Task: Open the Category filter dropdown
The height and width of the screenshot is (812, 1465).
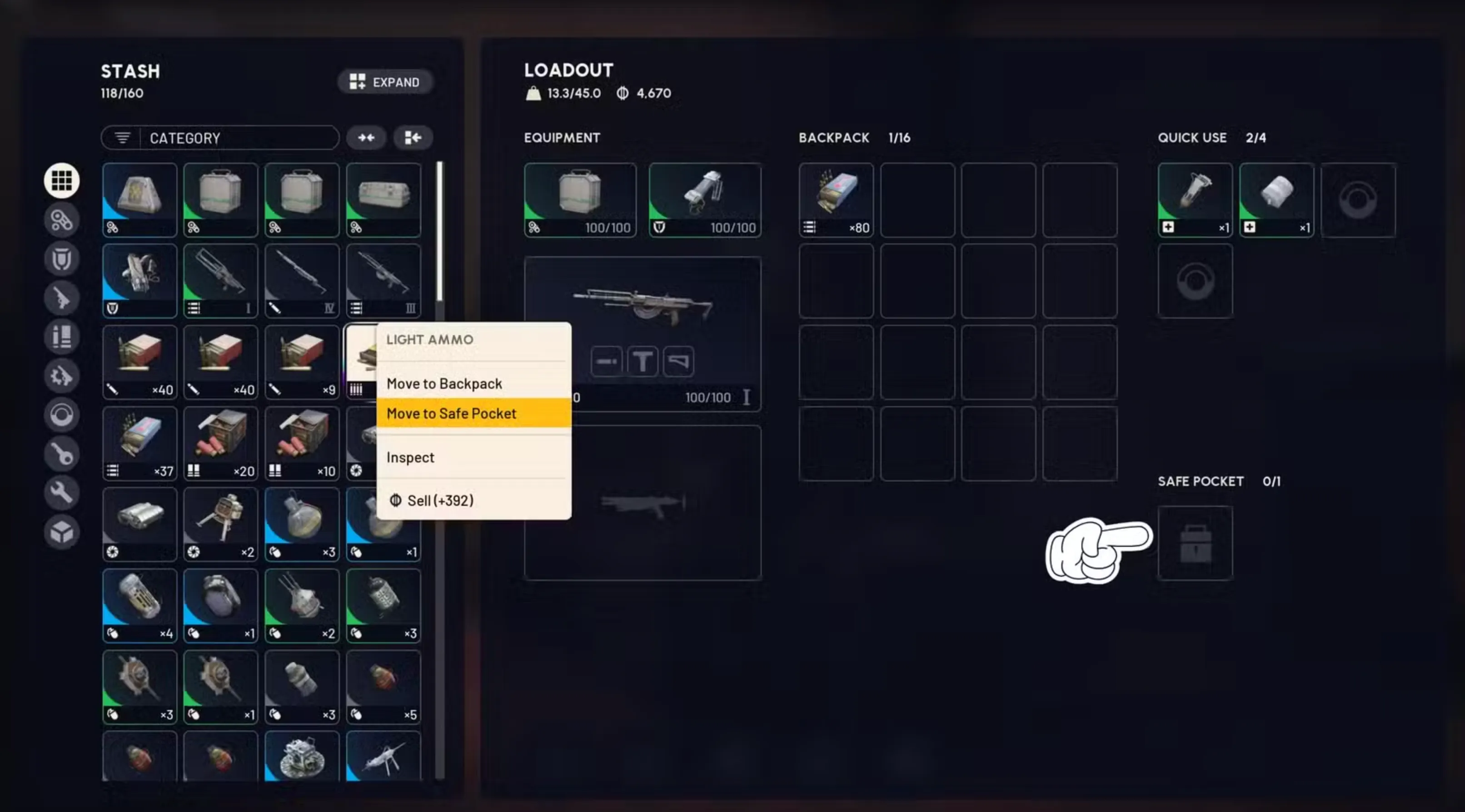Action: pos(239,138)
